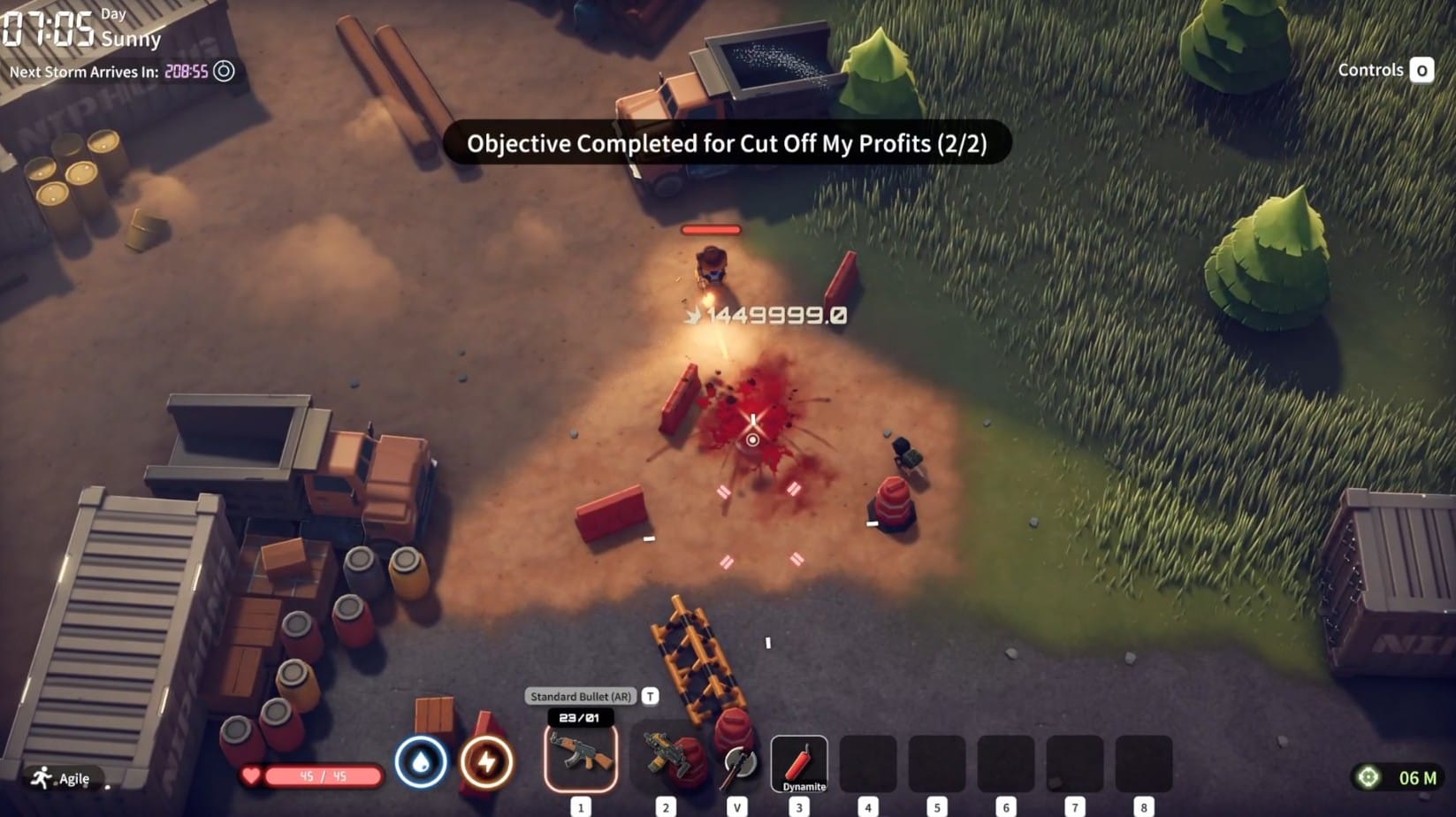Open the Controls panel
This screenshot has width=1456, height=817.
(1384, 70)
